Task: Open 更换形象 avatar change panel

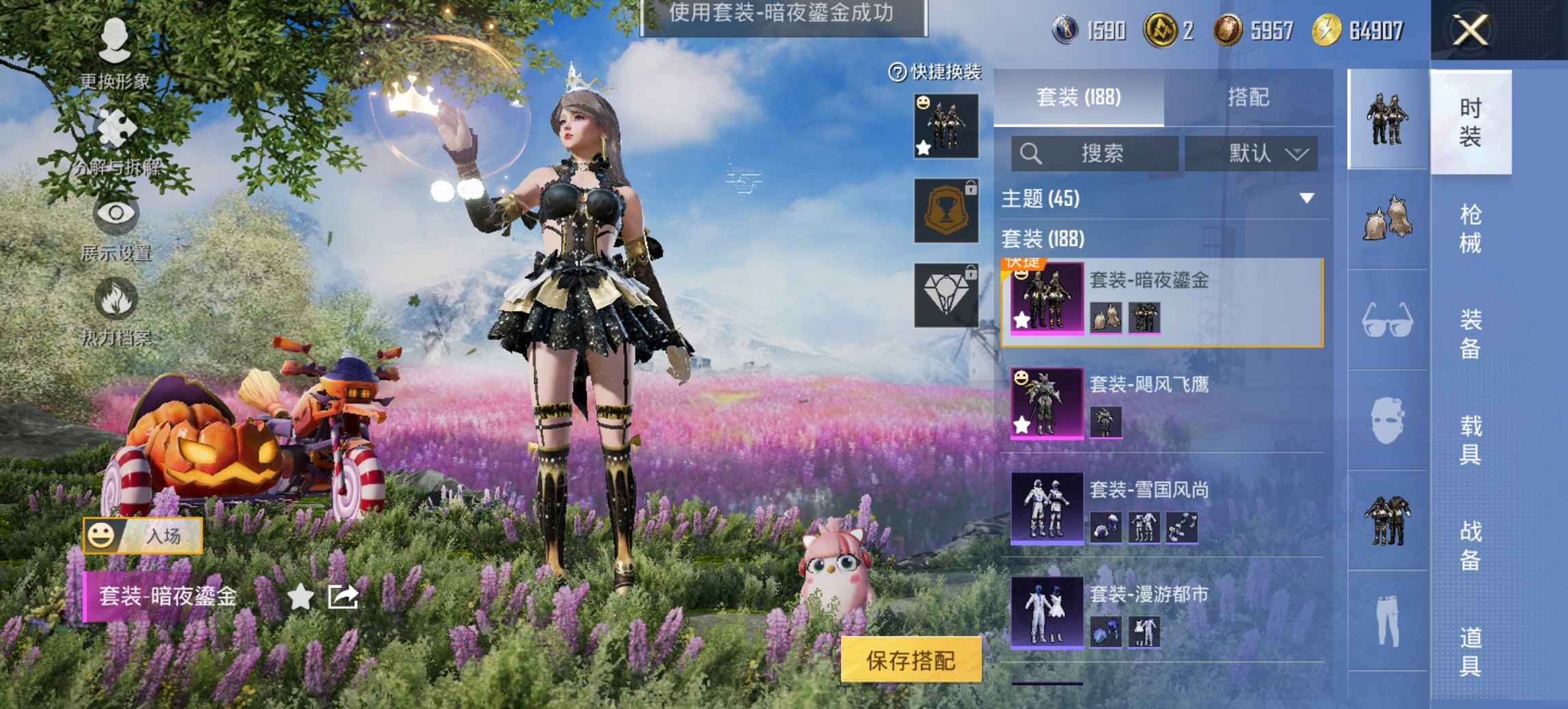Action: point(116,41)
